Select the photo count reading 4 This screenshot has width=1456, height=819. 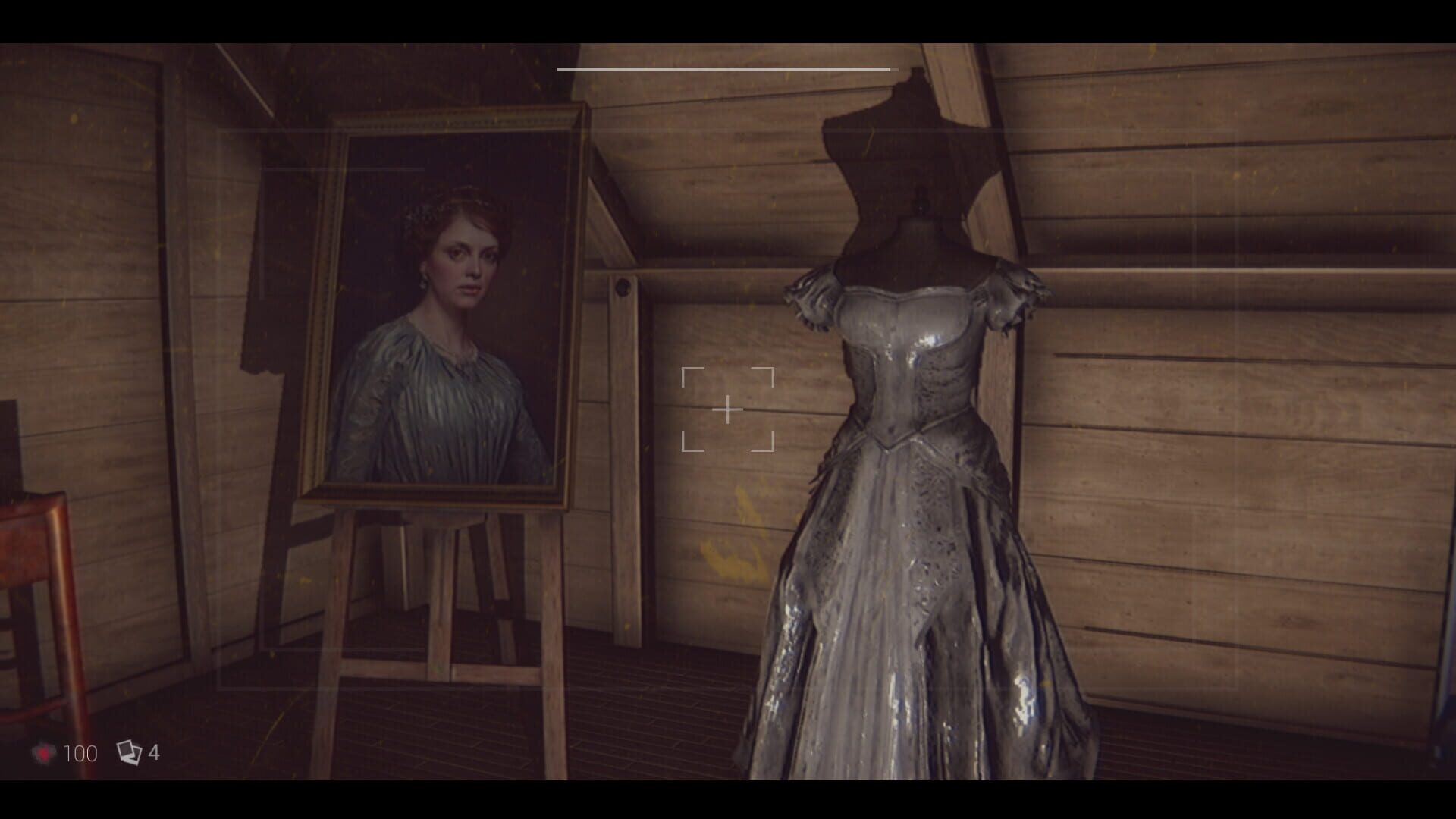tap(155, 753)
